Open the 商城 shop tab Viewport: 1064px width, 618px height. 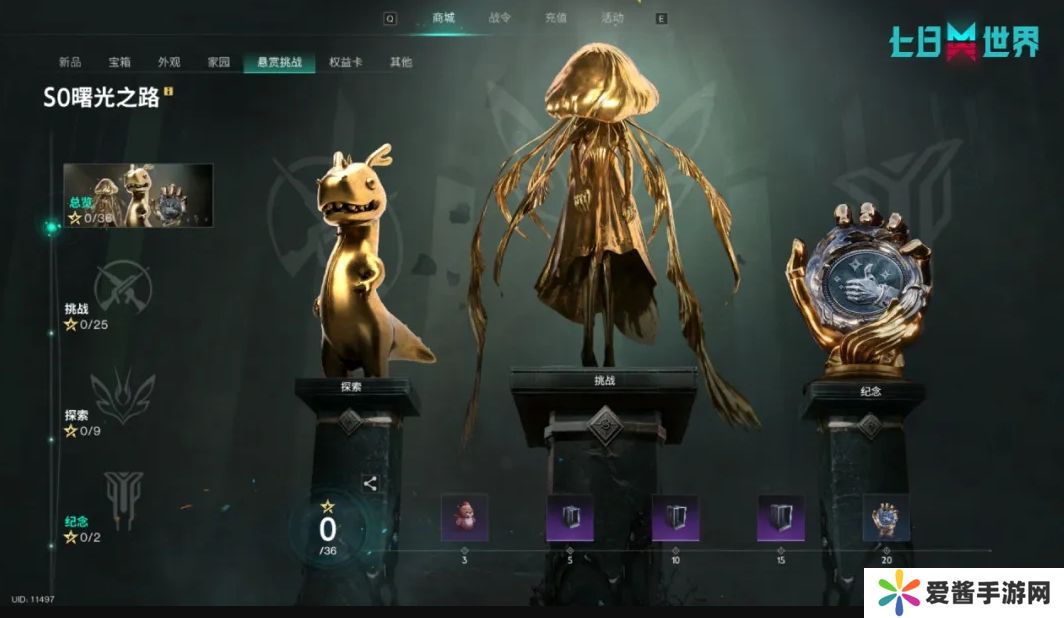(443, 18)
